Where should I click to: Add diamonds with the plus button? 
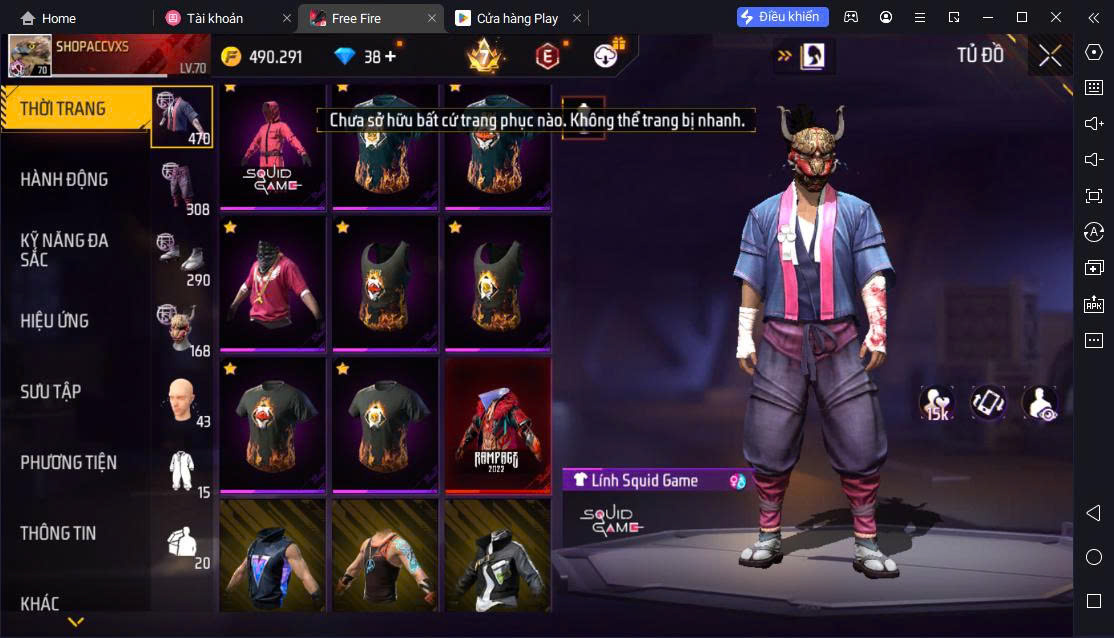click(390, 57)
